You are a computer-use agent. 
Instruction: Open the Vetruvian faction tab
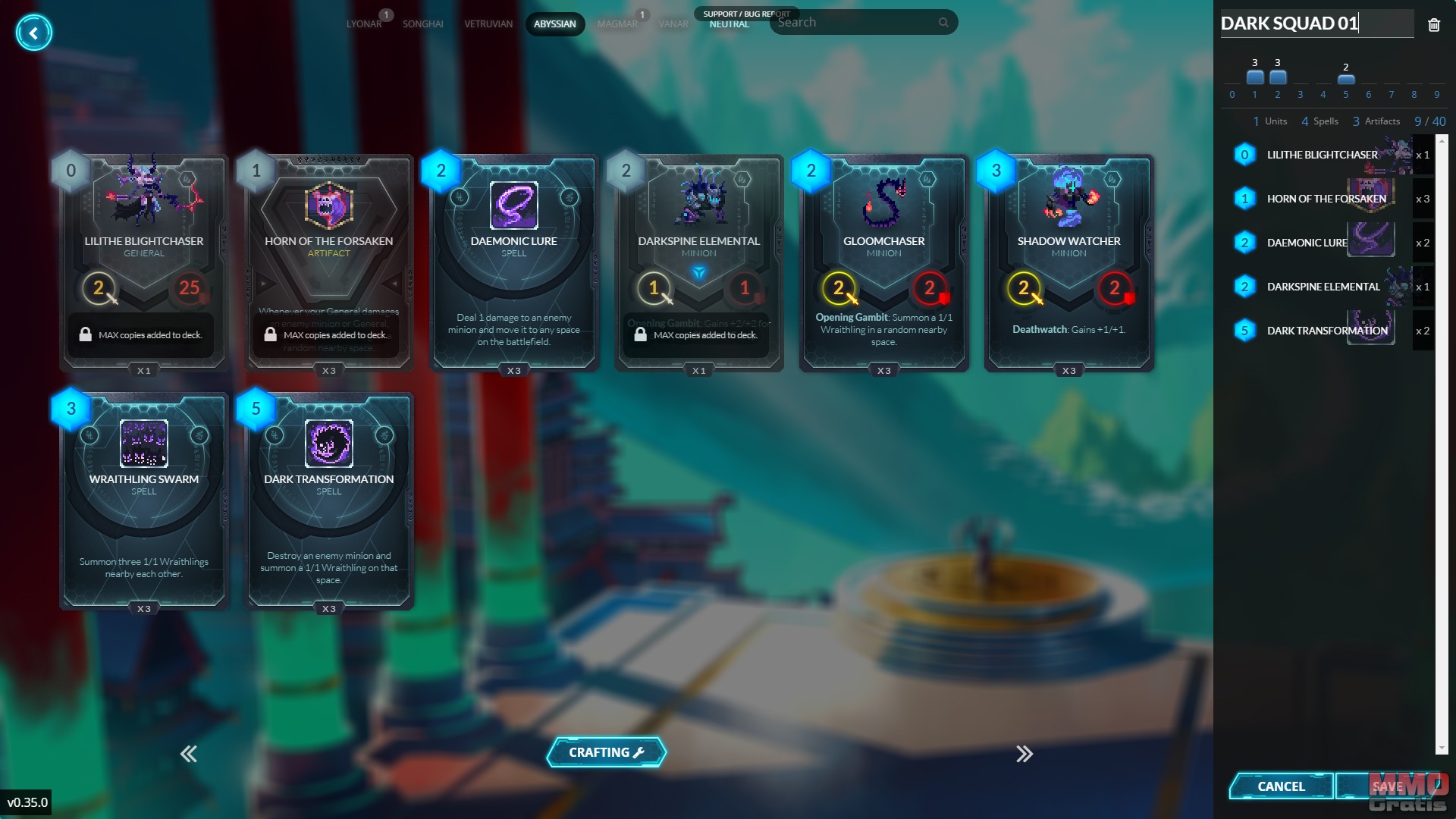pos(488,24)
